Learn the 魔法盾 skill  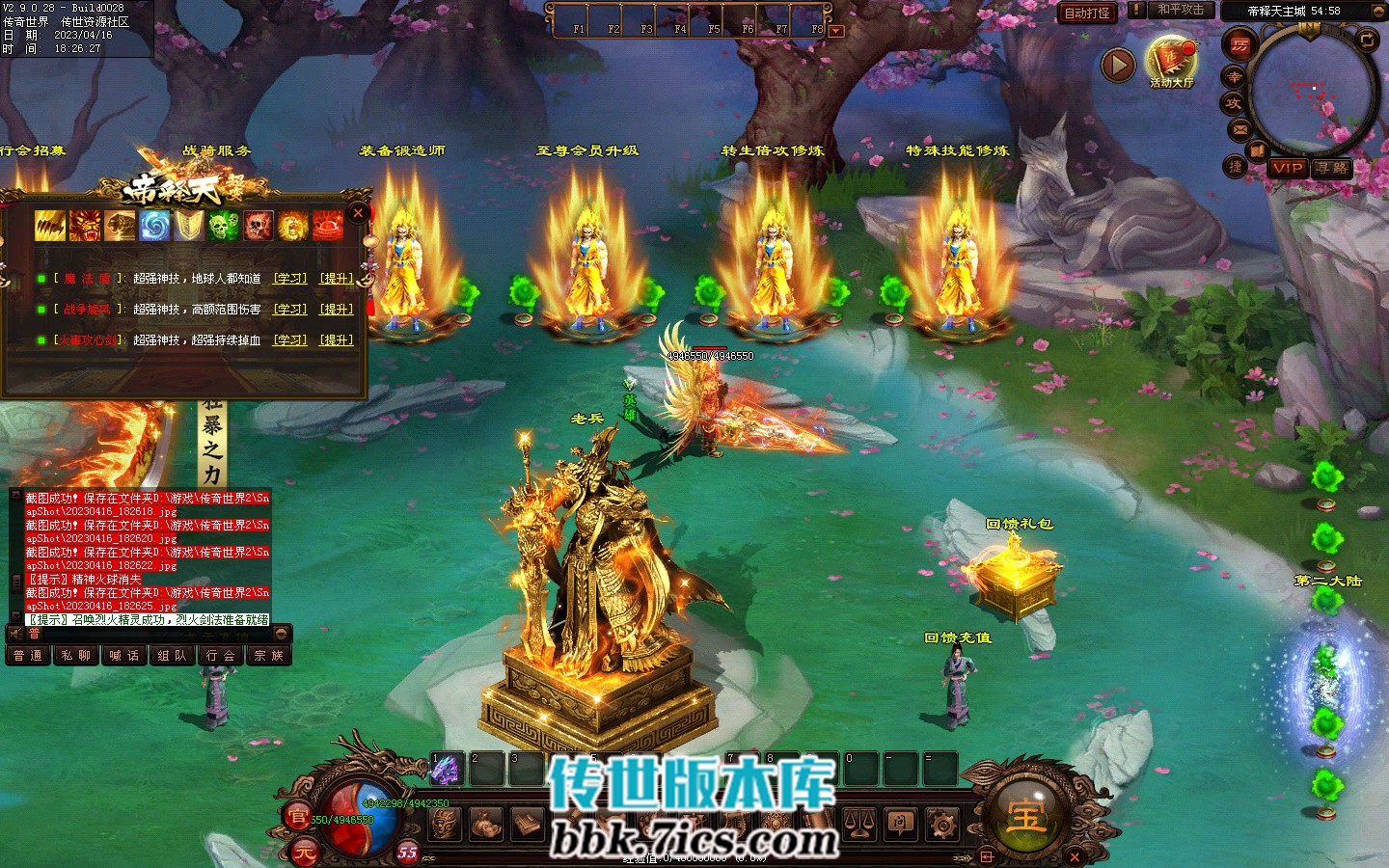[289, 279]
